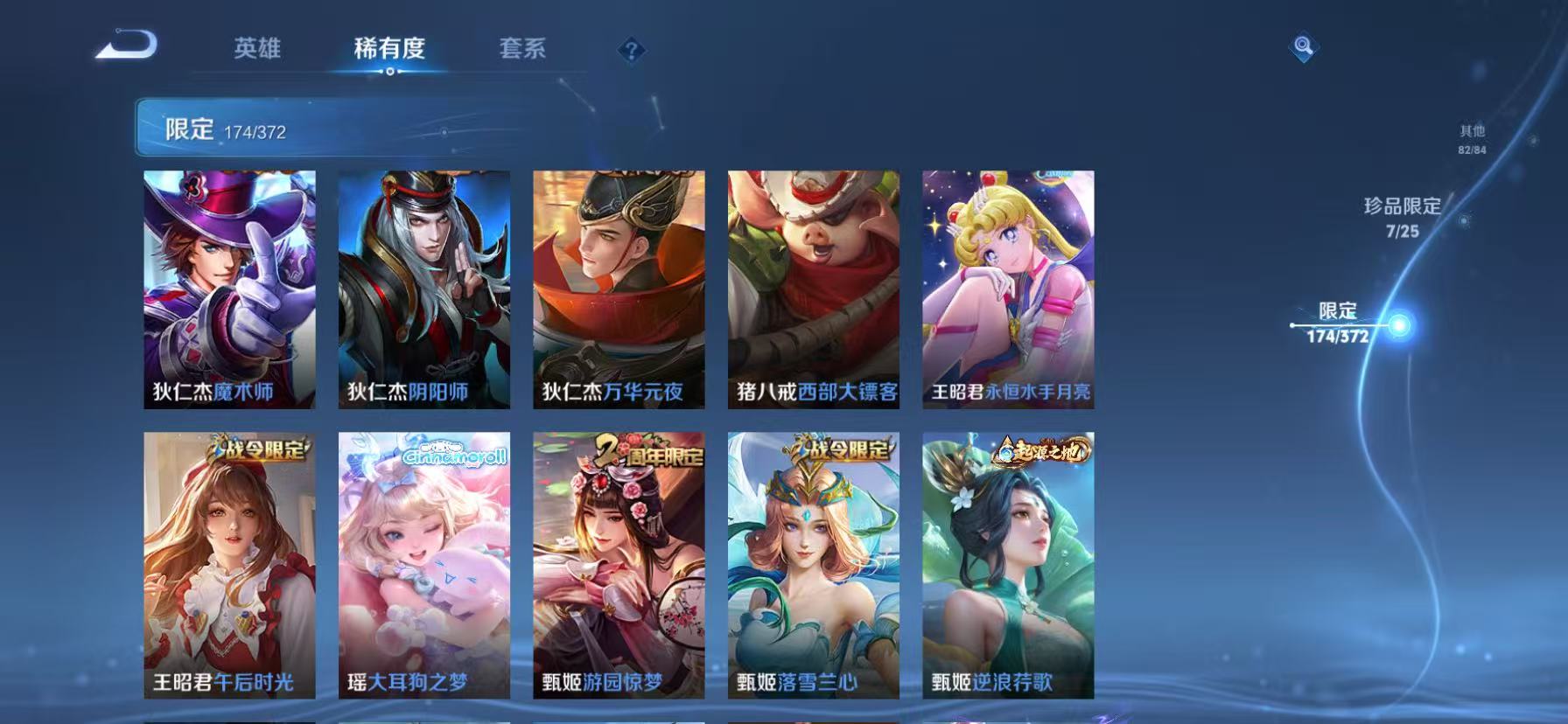The image size is (1568, 724).
Task: View the 狄仁杰魔术师 skin card
Action: coord(231,289)
